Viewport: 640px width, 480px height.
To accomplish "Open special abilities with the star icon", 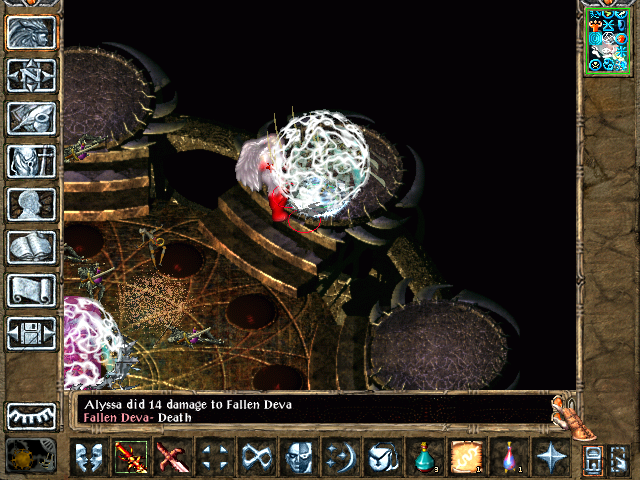I will (551, 459).
